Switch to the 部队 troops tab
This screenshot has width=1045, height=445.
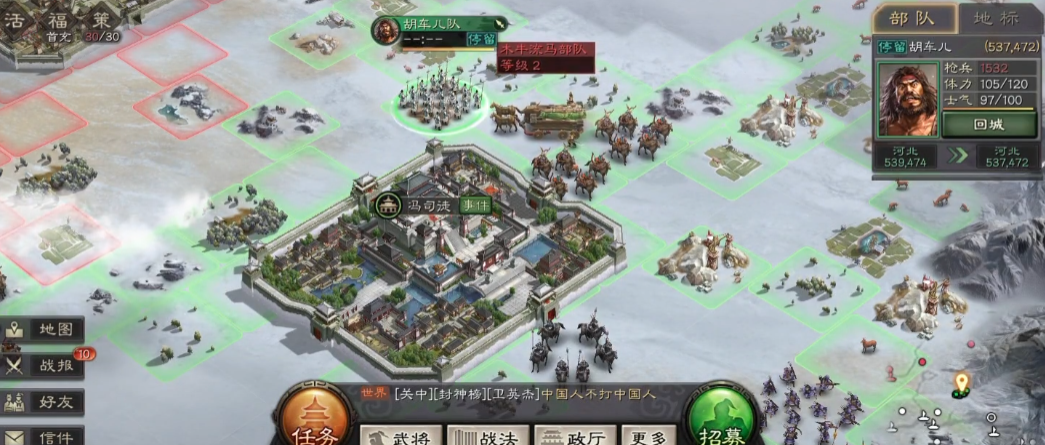pos(912,18)
